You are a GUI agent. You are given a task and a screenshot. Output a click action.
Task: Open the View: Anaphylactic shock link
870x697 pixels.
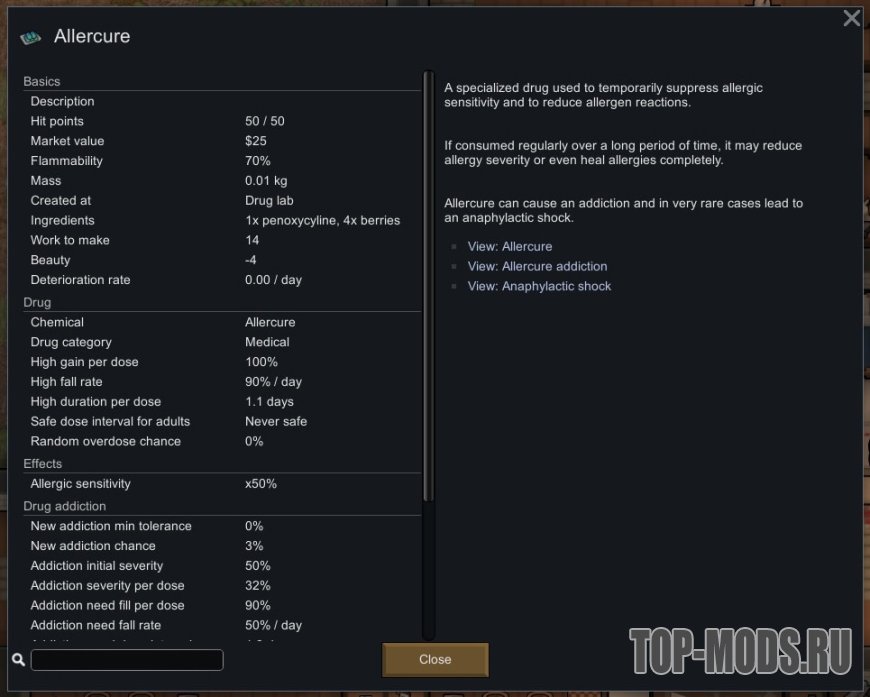click(539, 286)
